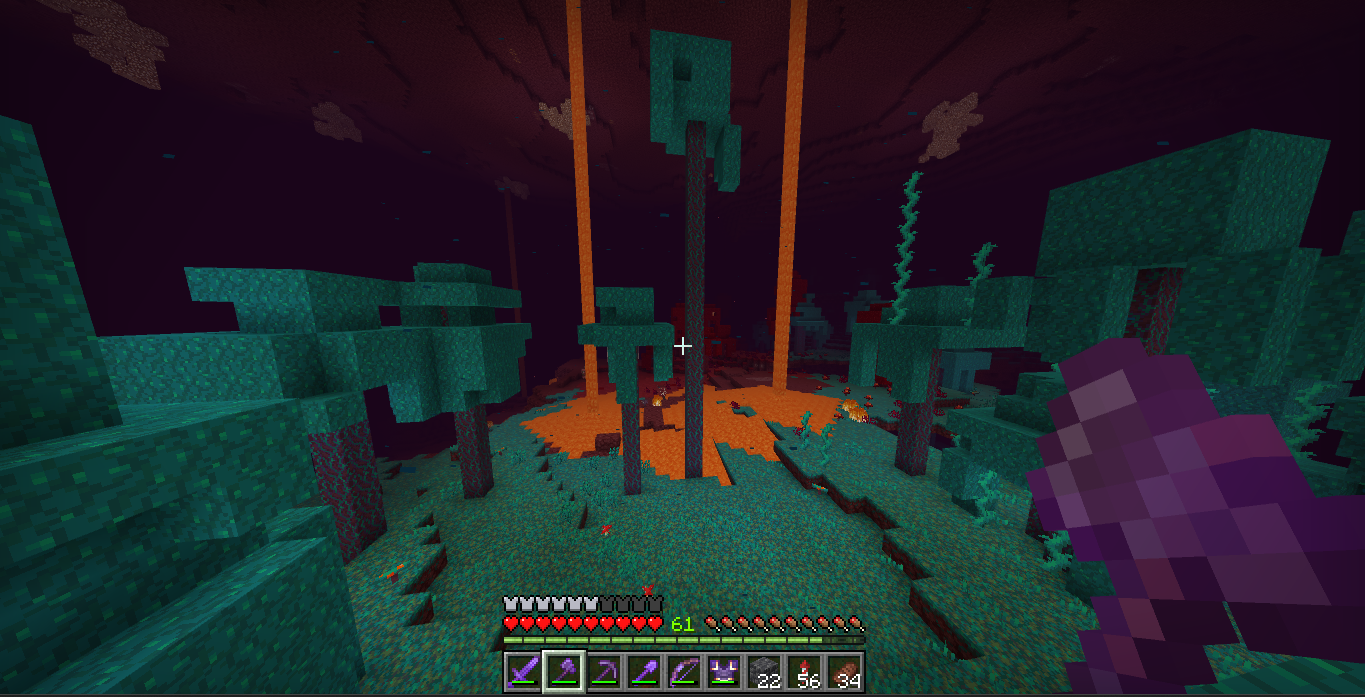Select the enchanted sword hotbar slot
The width and height of the screenshot is (1365, 697).
pos(522,671)
